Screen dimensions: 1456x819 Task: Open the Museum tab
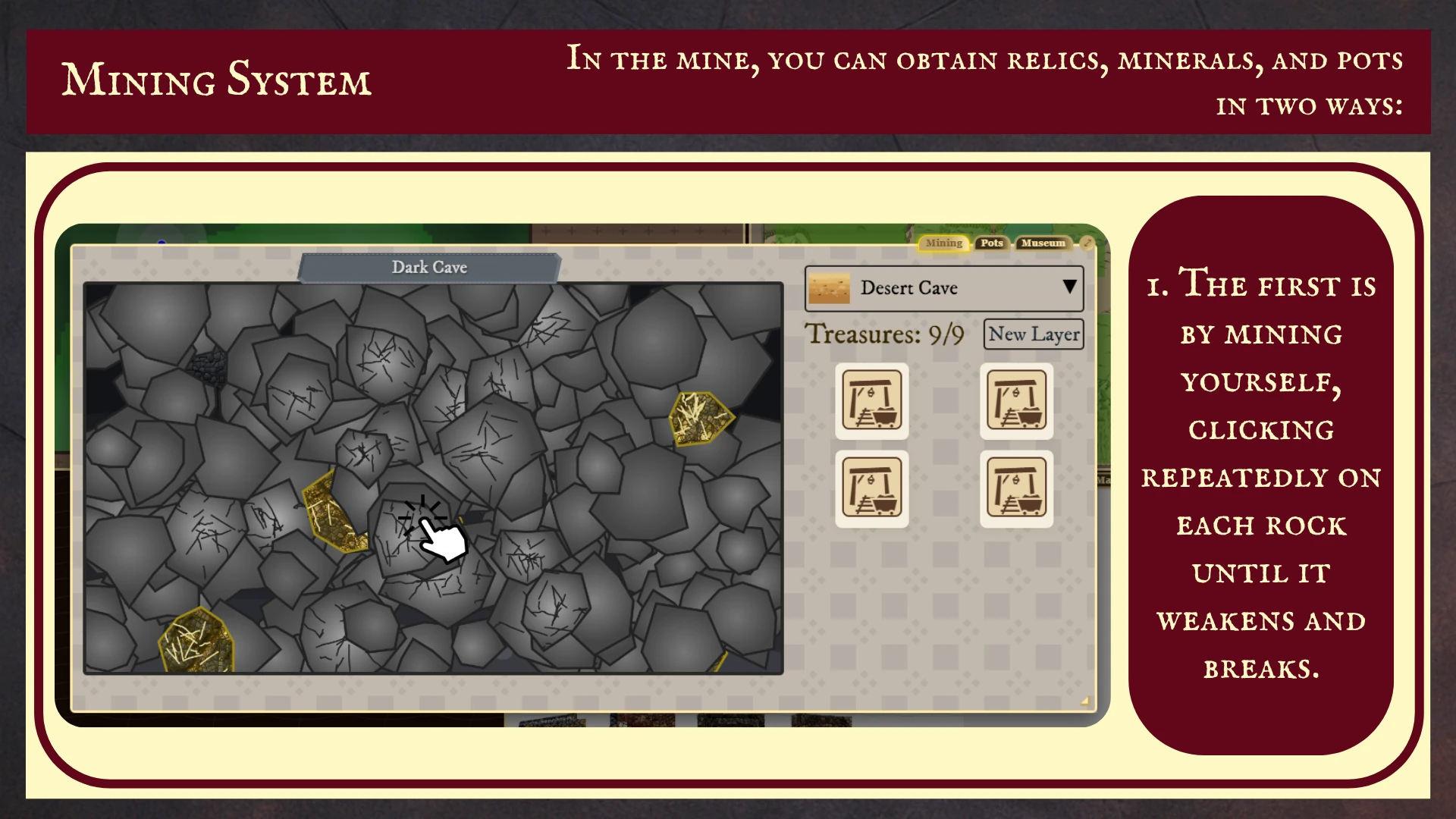(x=1043, y=243)
